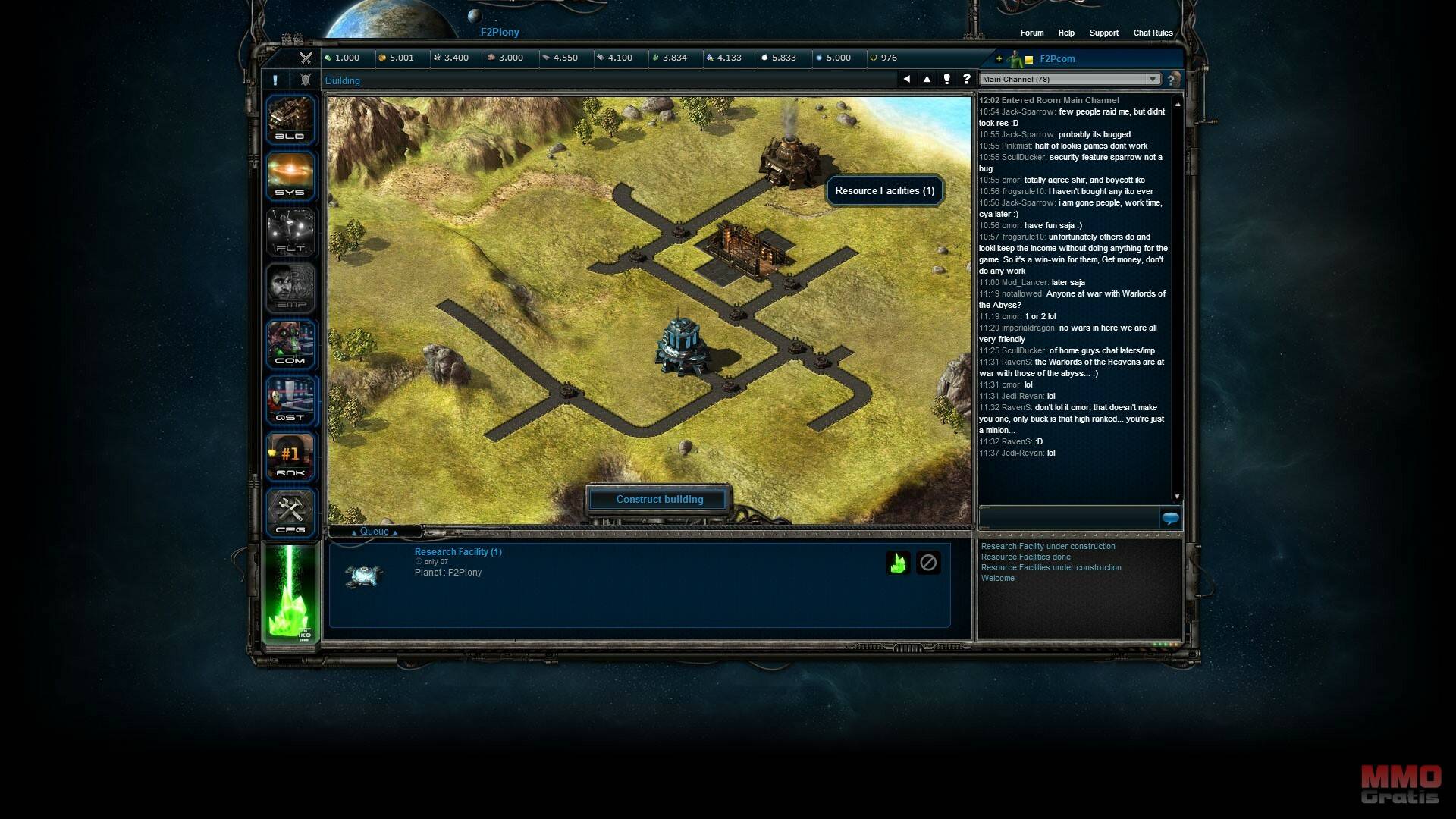Screen dimensions: 1456x819
Task: Open the COM communications menu
Action: (290, 344)
